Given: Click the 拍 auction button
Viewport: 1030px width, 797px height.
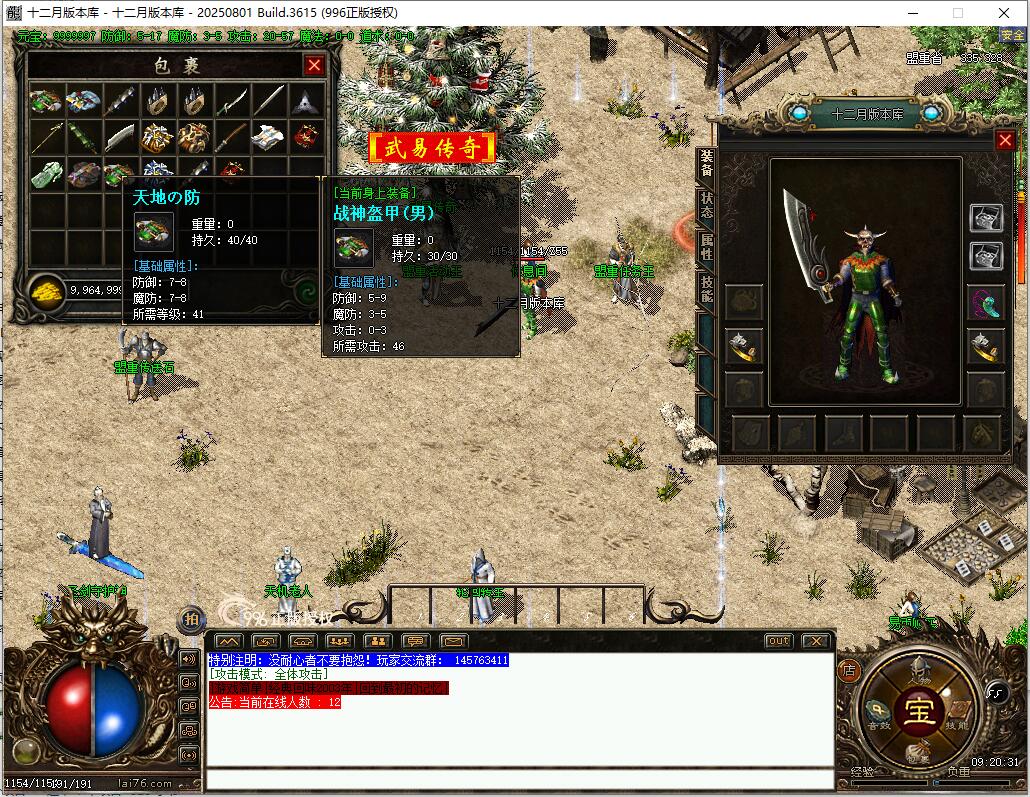Looking at the screenshot, I should (x=189, y=620).
